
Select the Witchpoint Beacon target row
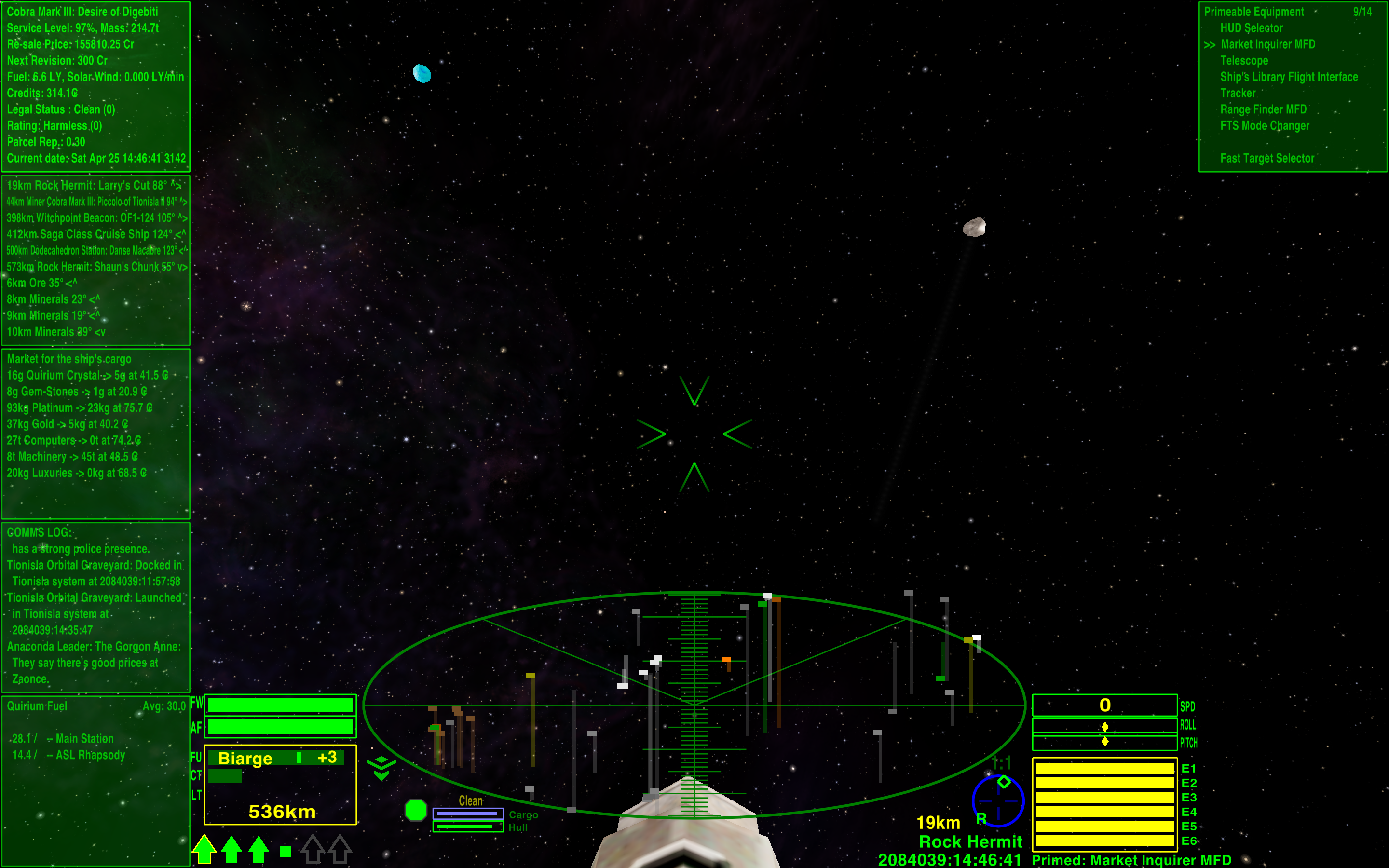click(95, 218)
